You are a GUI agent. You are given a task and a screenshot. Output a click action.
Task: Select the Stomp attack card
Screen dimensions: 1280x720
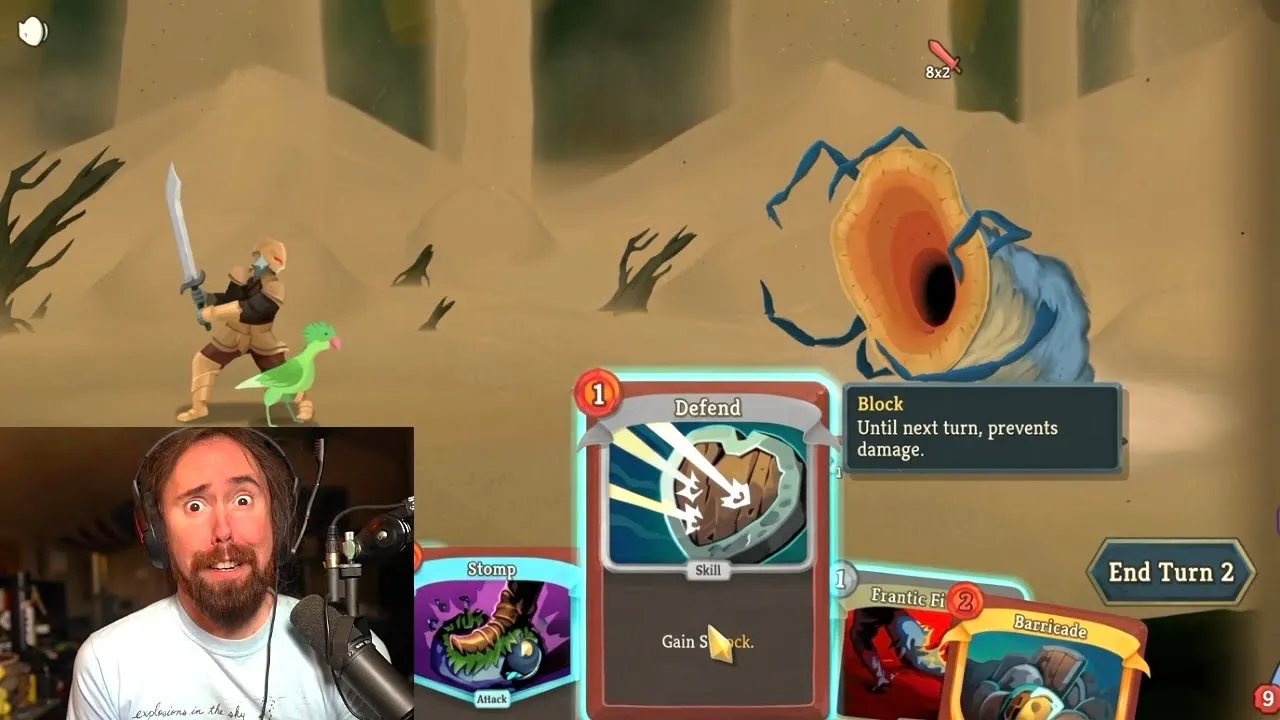(x=490, y=630)
